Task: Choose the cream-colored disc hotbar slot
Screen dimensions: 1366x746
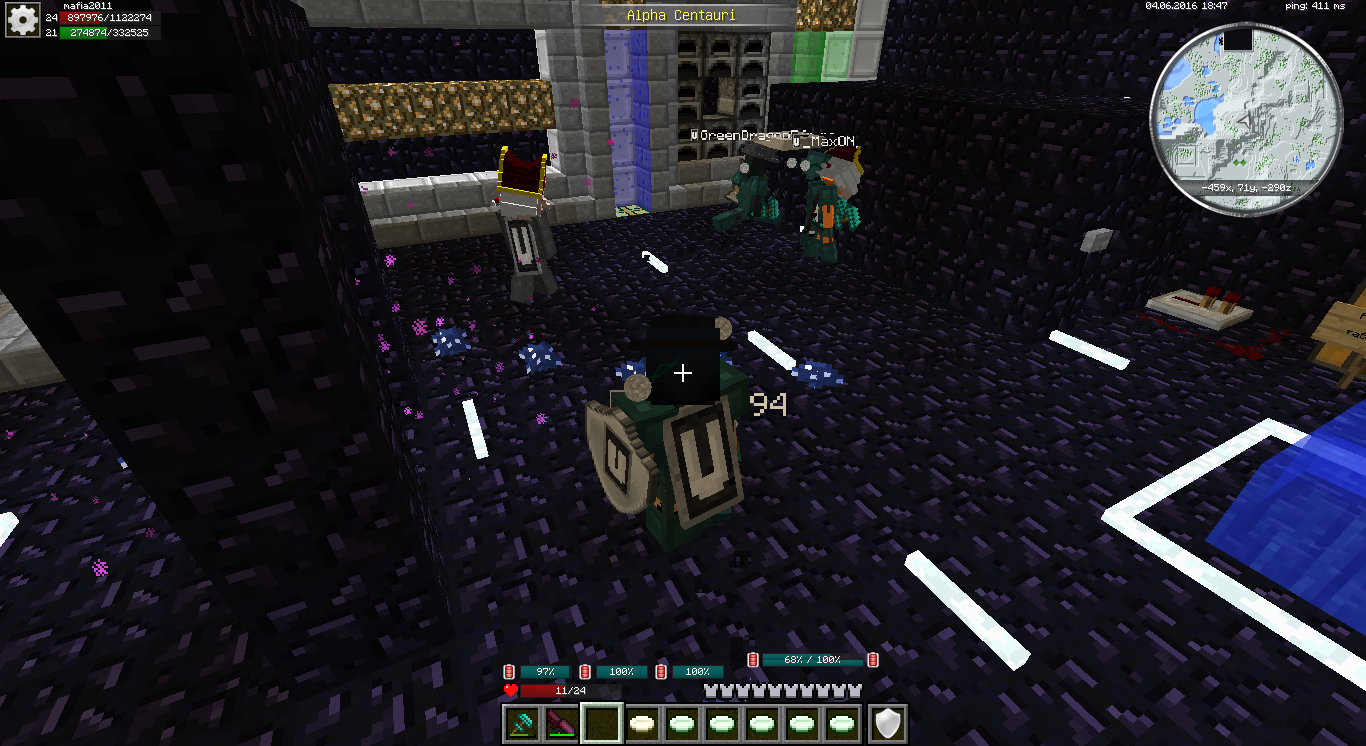Action: (642, 722)
